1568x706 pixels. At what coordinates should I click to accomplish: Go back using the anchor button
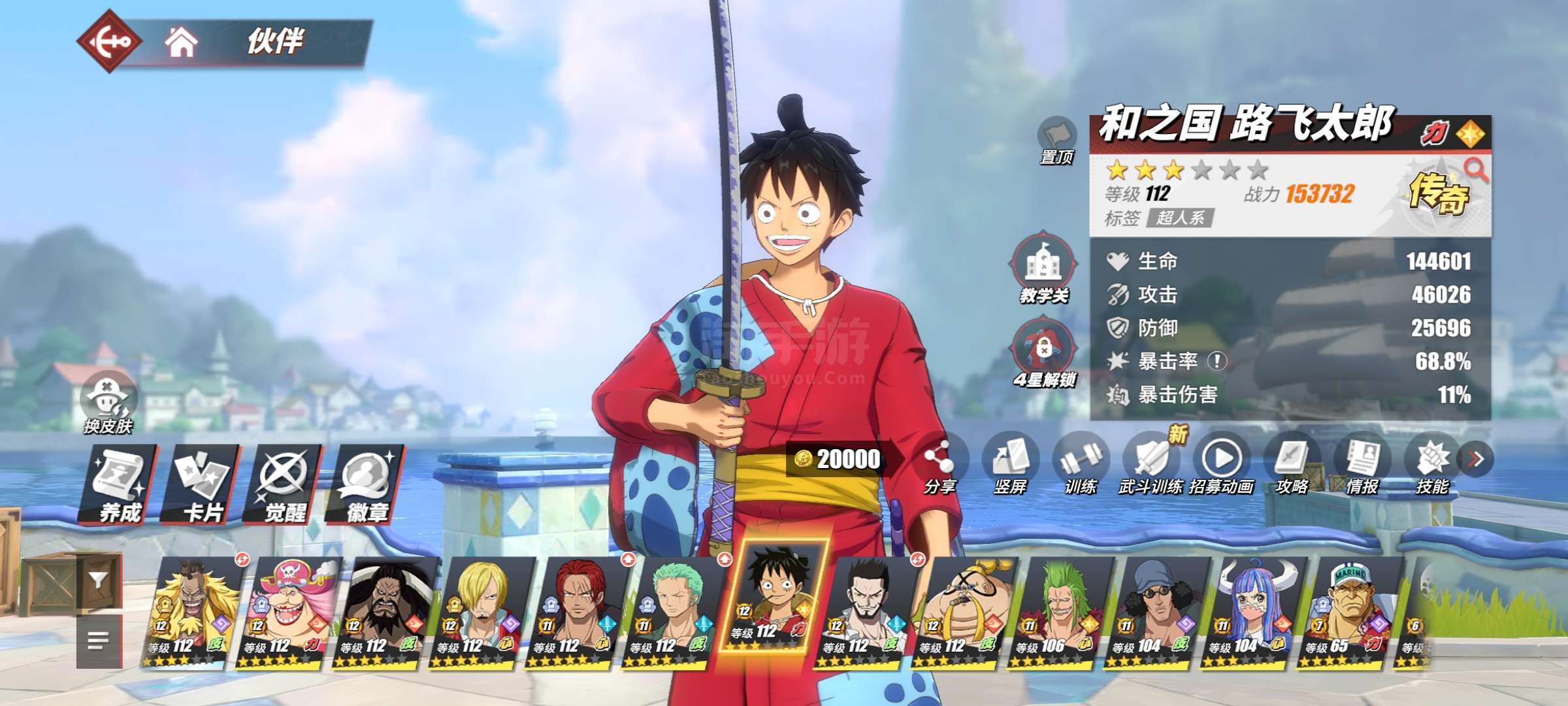point(110,42)
